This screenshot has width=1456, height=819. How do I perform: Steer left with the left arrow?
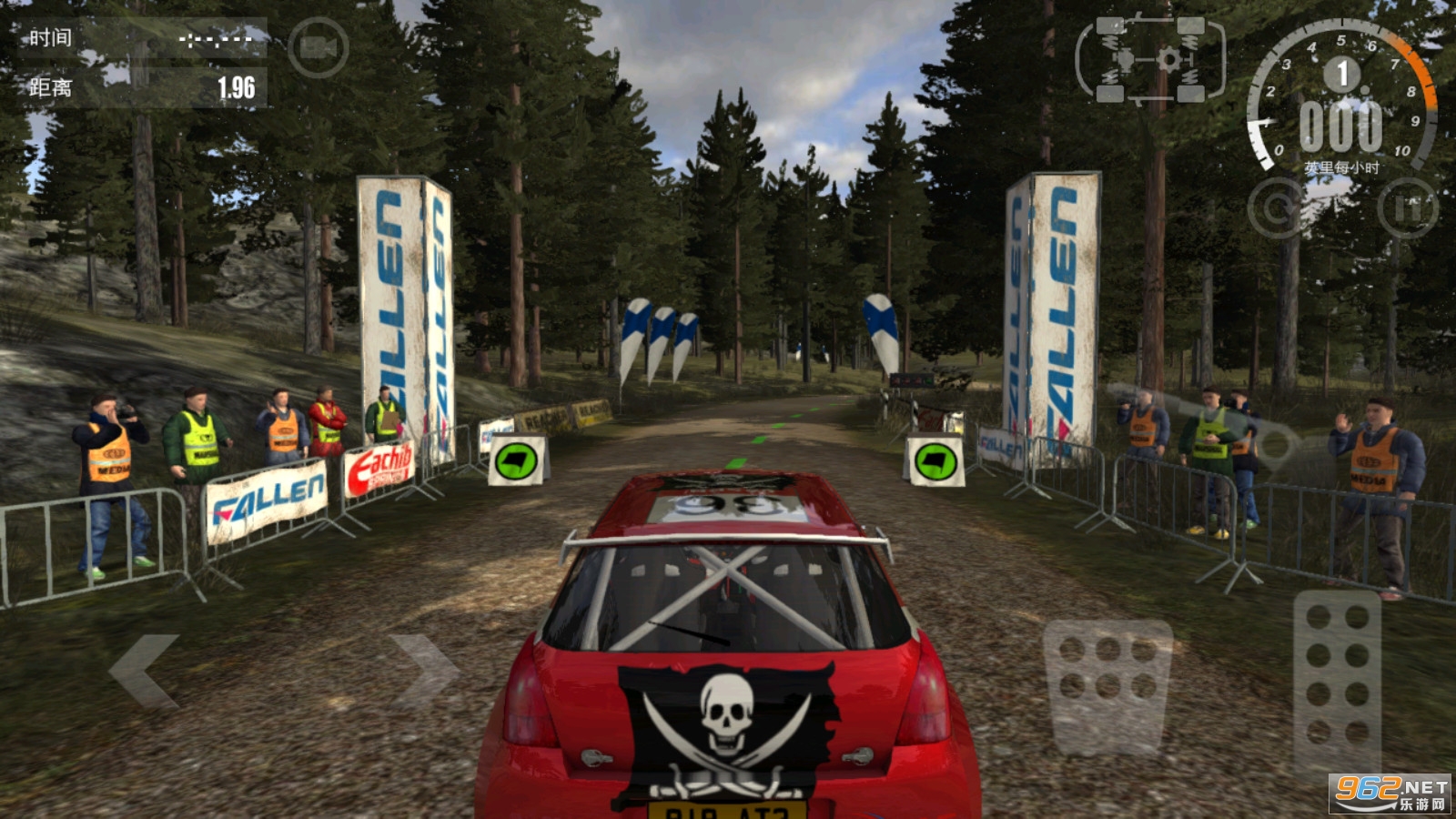[144, 671]
